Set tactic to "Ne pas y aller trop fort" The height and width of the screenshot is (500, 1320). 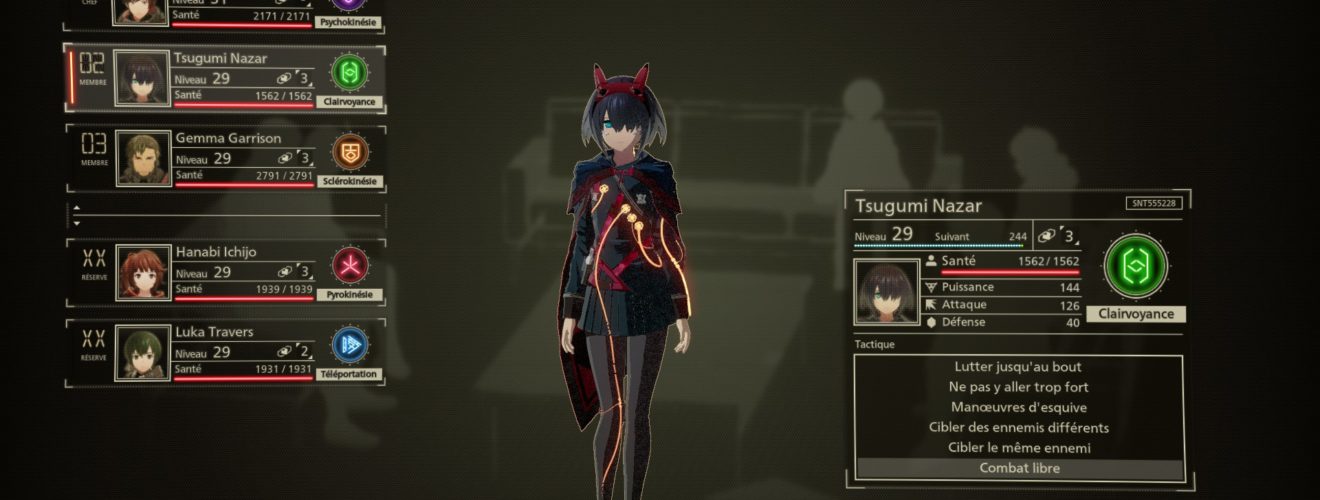pos(1018,387)
